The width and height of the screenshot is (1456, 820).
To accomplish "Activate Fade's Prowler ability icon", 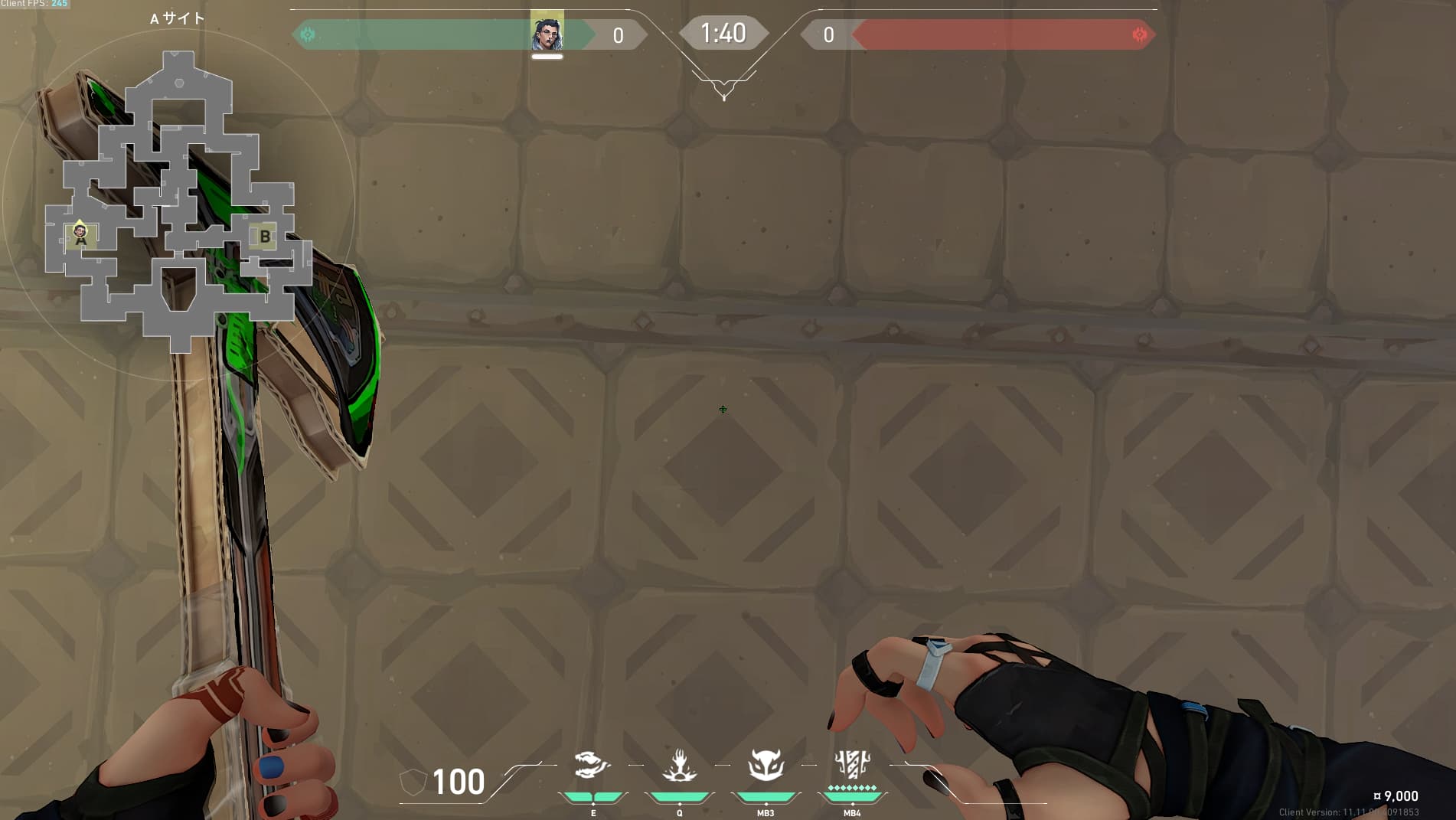I will (593, 765).
